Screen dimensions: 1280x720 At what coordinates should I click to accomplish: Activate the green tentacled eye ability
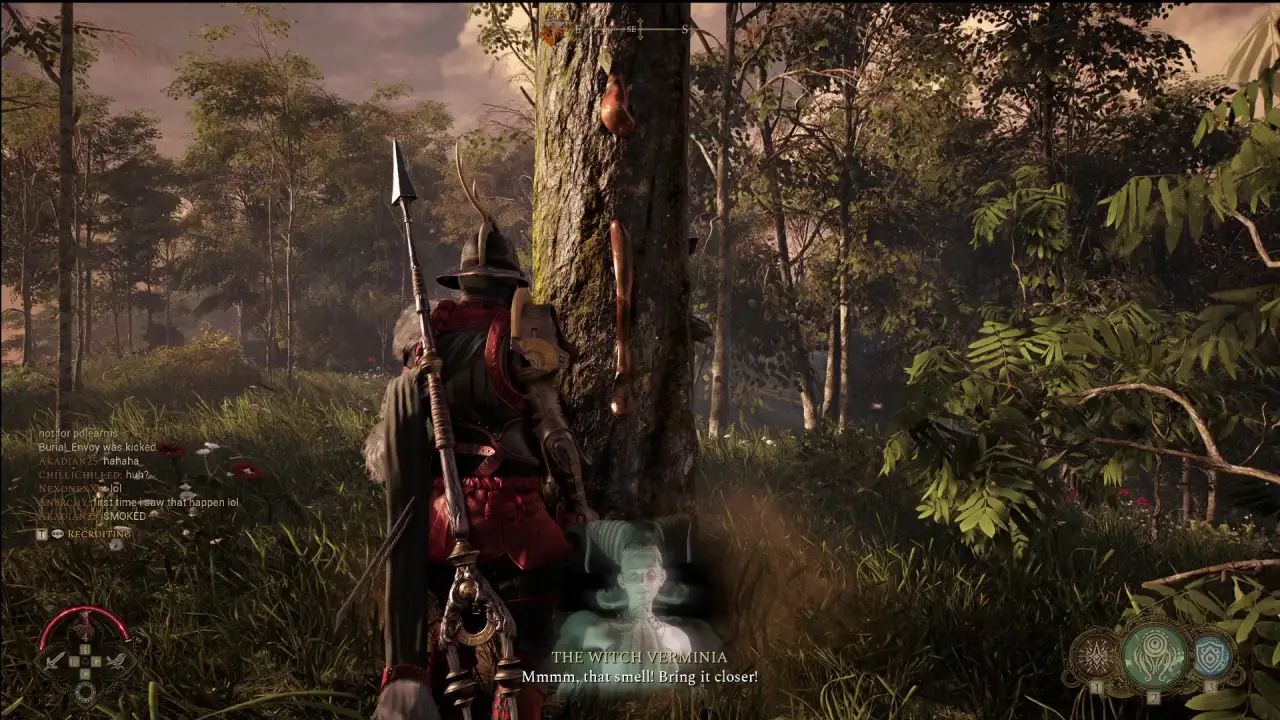[x=1155, y=655]
